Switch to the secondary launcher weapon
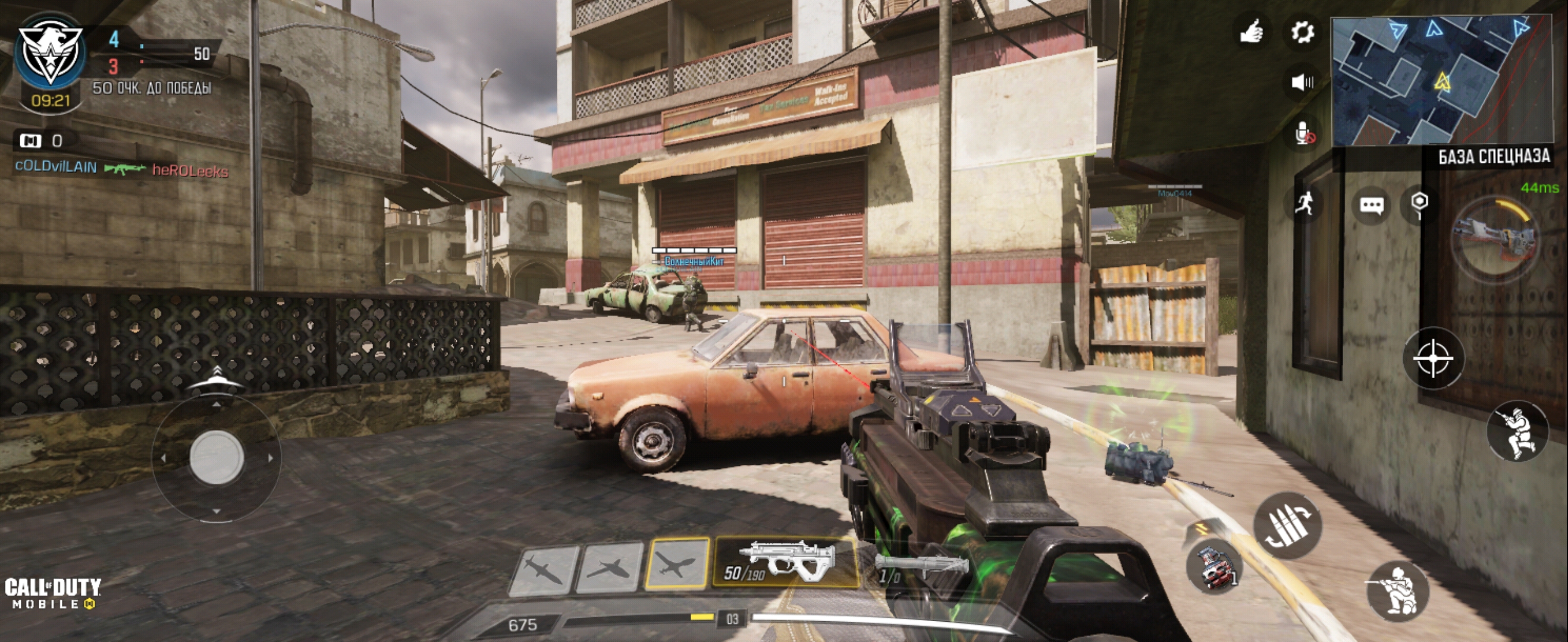Screen dimensions: 1568x642 click(919, 567)
